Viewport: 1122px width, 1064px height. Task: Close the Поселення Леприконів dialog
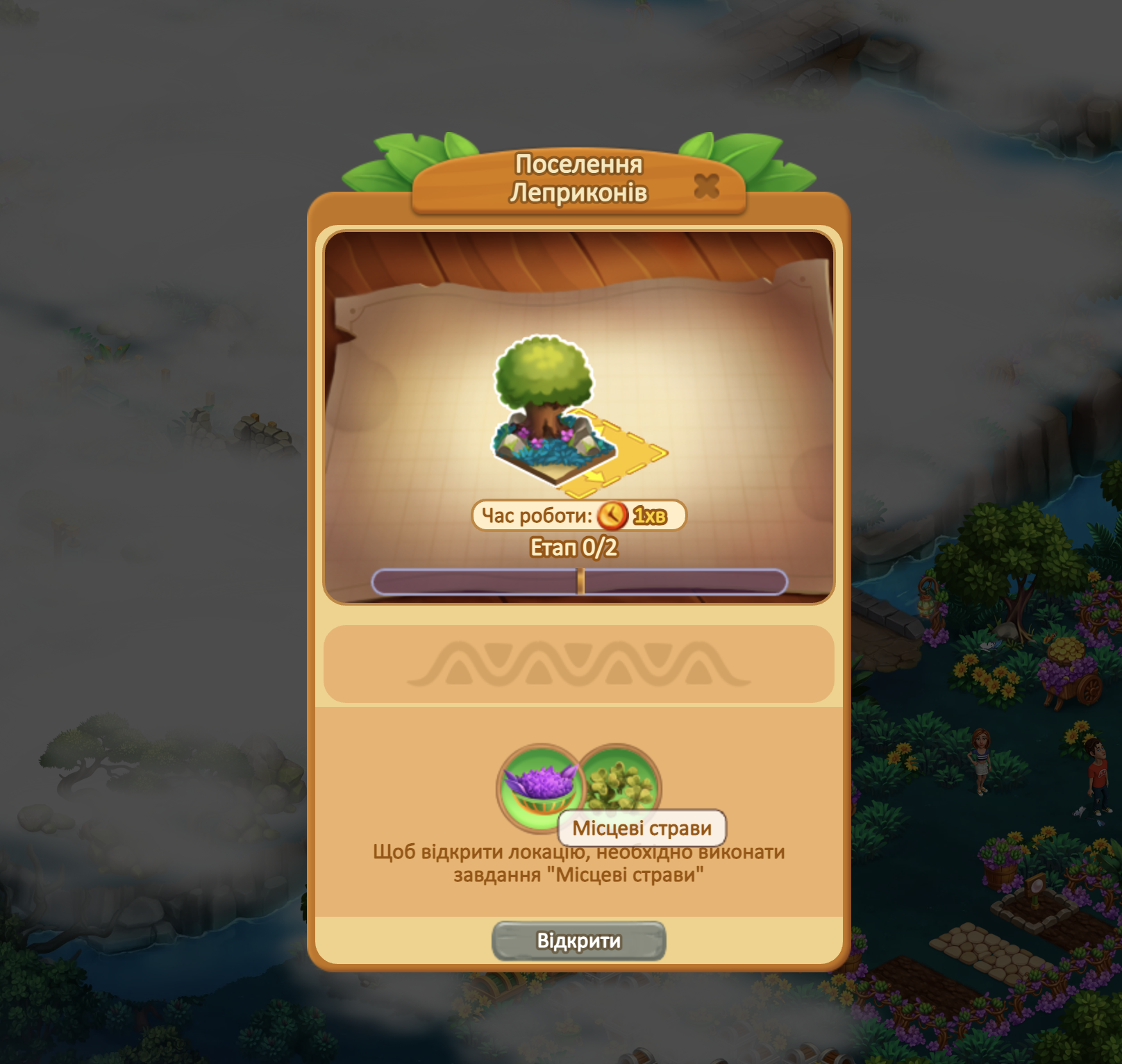pos(706,186)
